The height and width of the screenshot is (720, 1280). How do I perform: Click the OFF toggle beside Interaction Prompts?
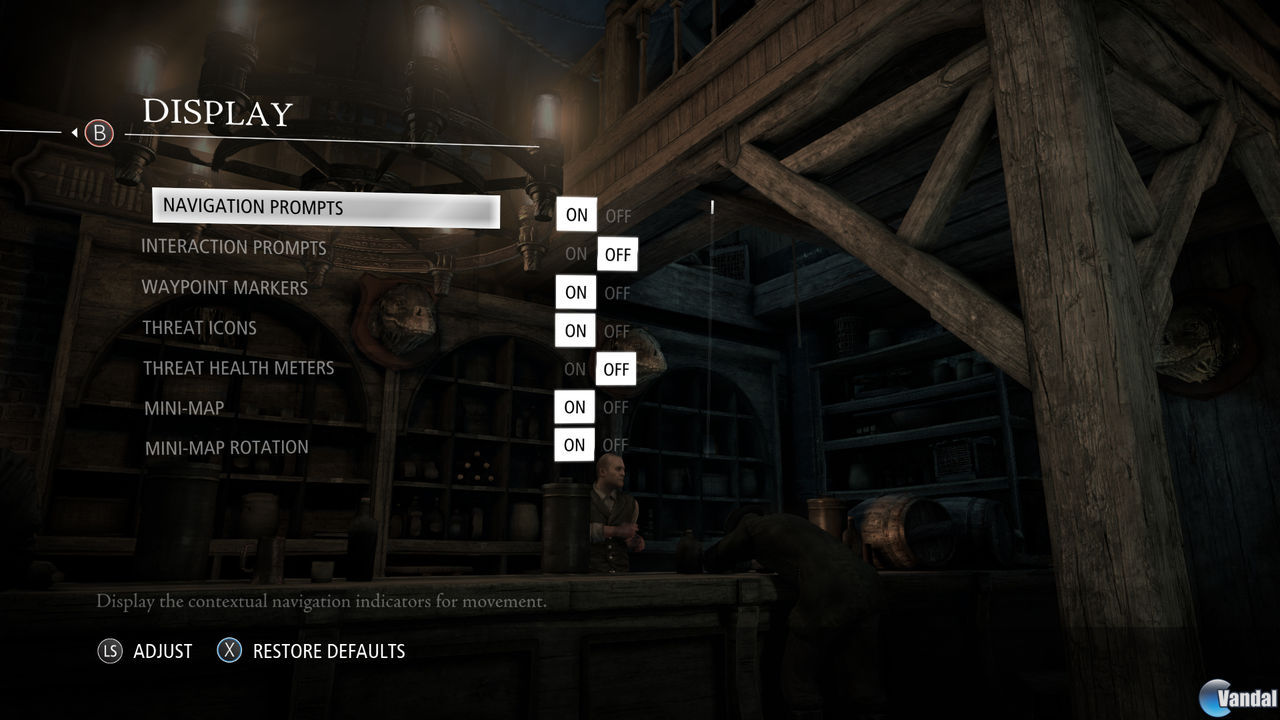[617, 254]
